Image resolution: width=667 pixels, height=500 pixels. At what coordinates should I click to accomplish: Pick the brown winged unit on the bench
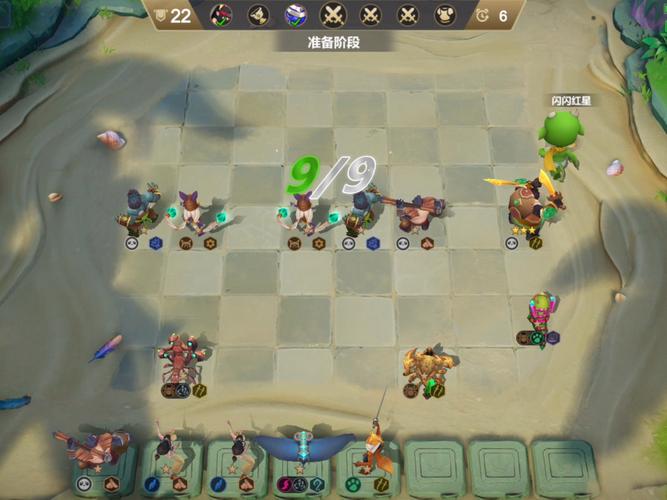[x=95, y=449]
